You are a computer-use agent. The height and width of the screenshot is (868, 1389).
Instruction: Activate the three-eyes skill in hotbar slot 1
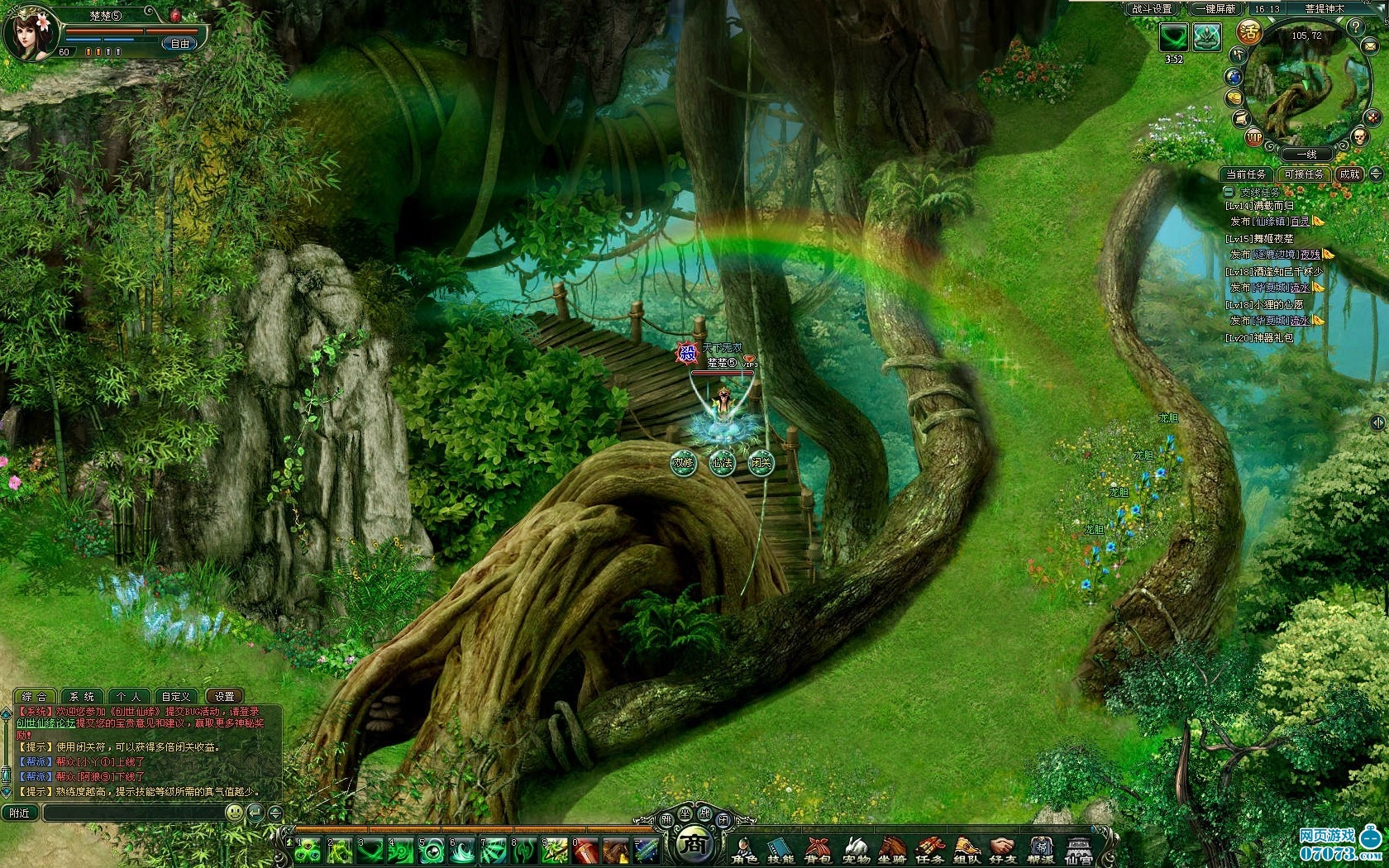coord(308,850)
